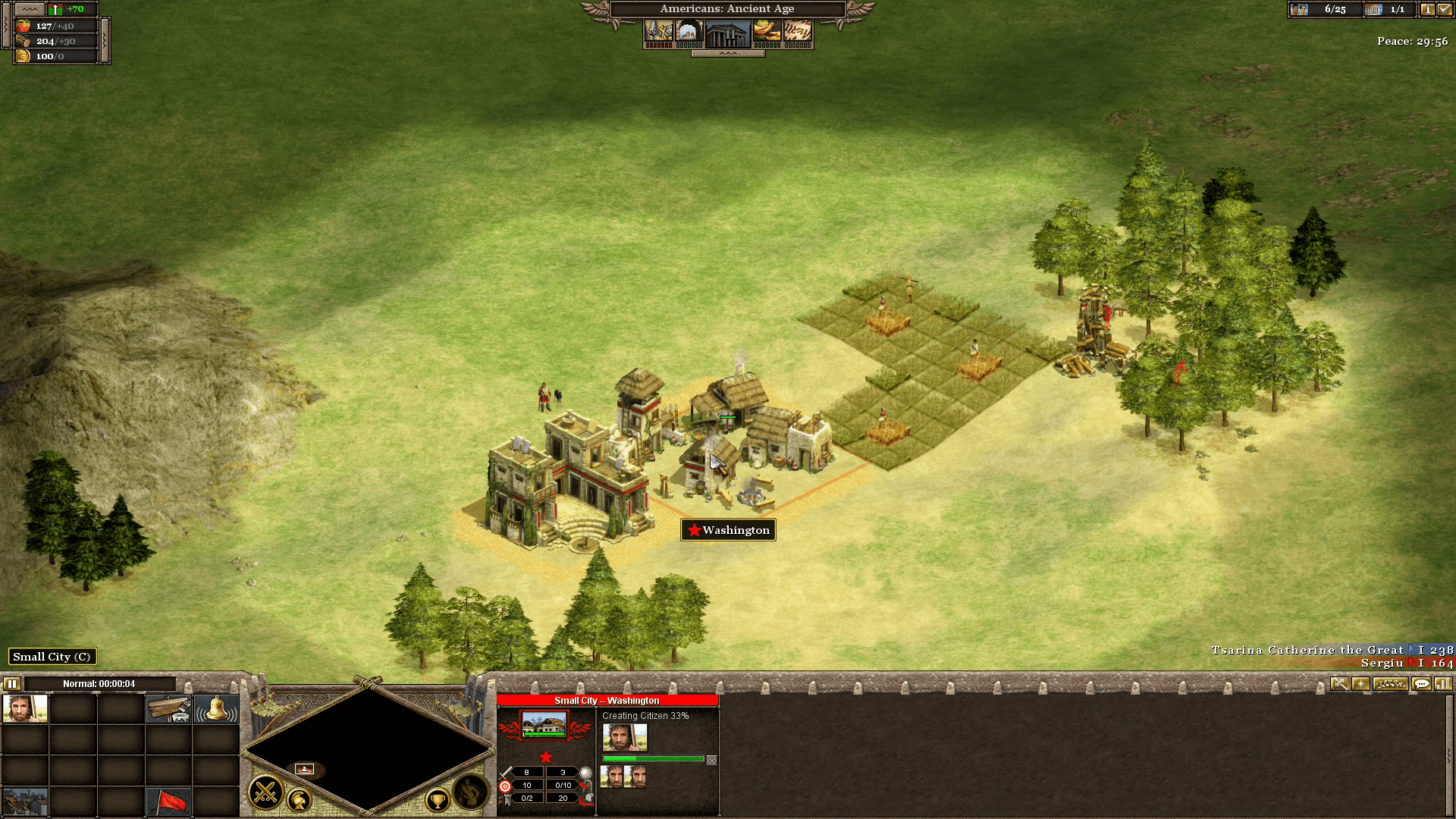Click the helmet units icon beside the minimap
1456x819 pixels.
pyautogui.click(x=300, y=801)
